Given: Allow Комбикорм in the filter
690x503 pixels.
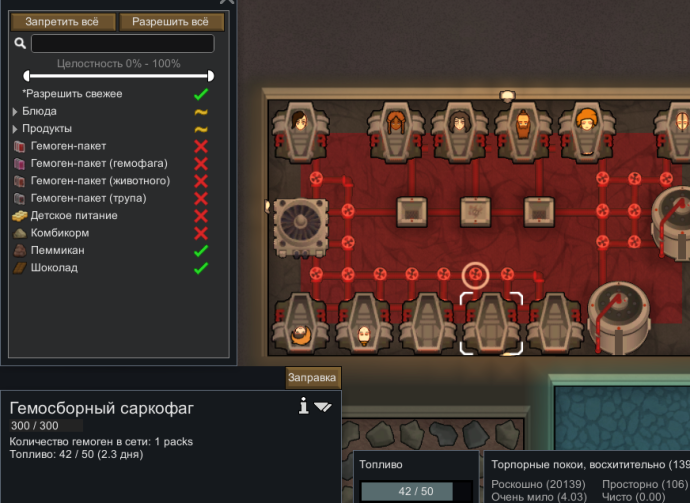Looking at the screenshot, I should click(201, 233).
